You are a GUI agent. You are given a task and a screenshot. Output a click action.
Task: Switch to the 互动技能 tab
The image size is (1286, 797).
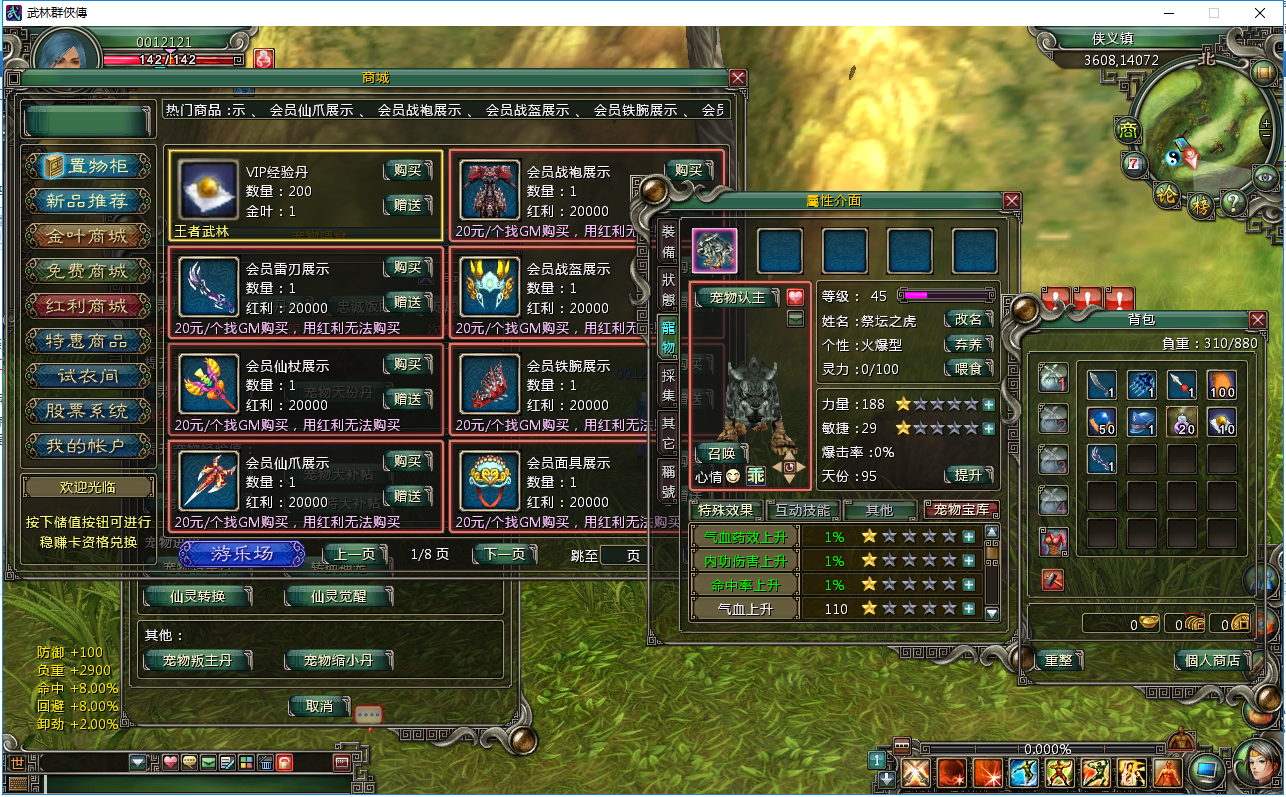tap(803, 510)
